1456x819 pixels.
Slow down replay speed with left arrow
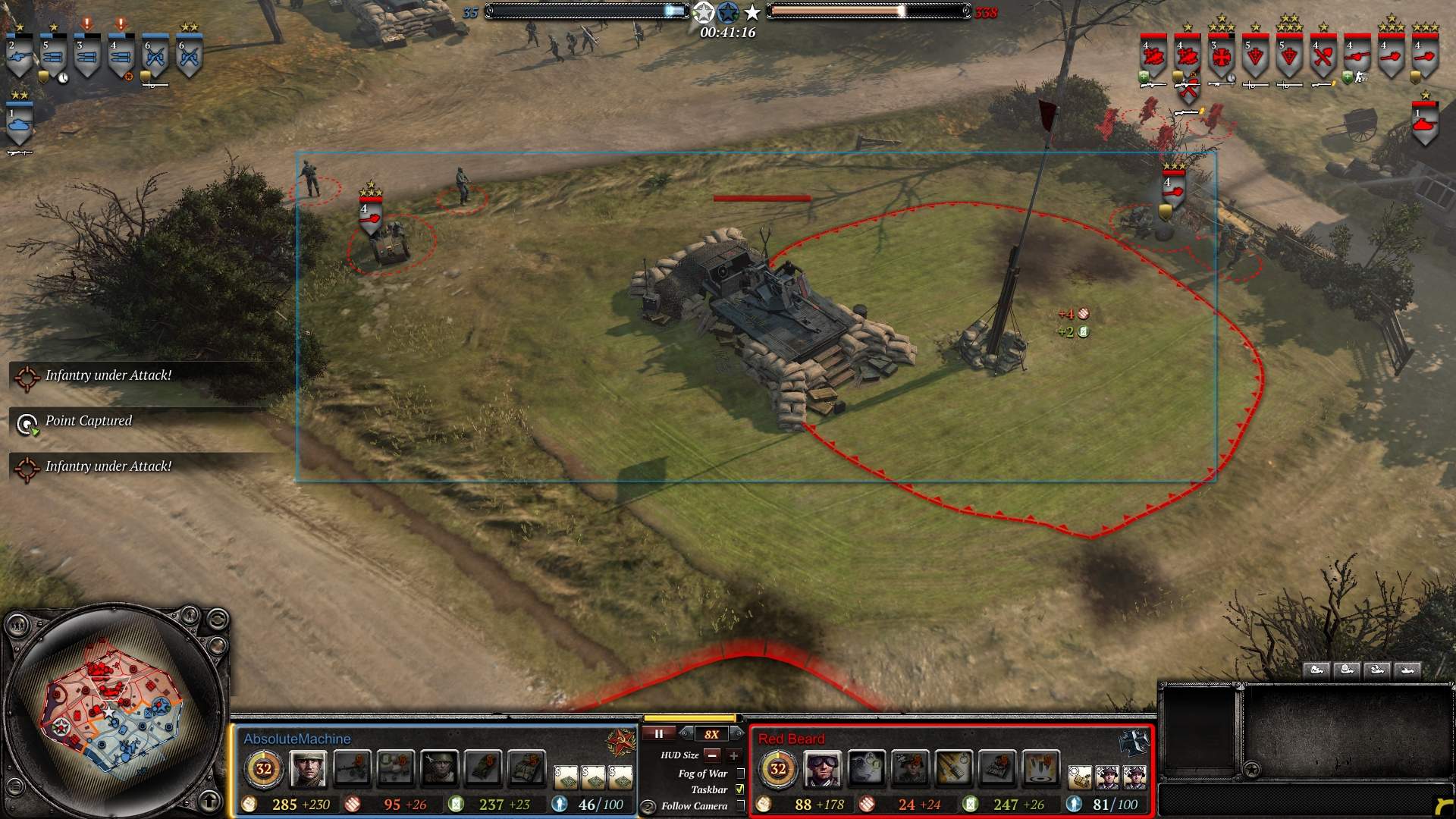tap(686, 733)
